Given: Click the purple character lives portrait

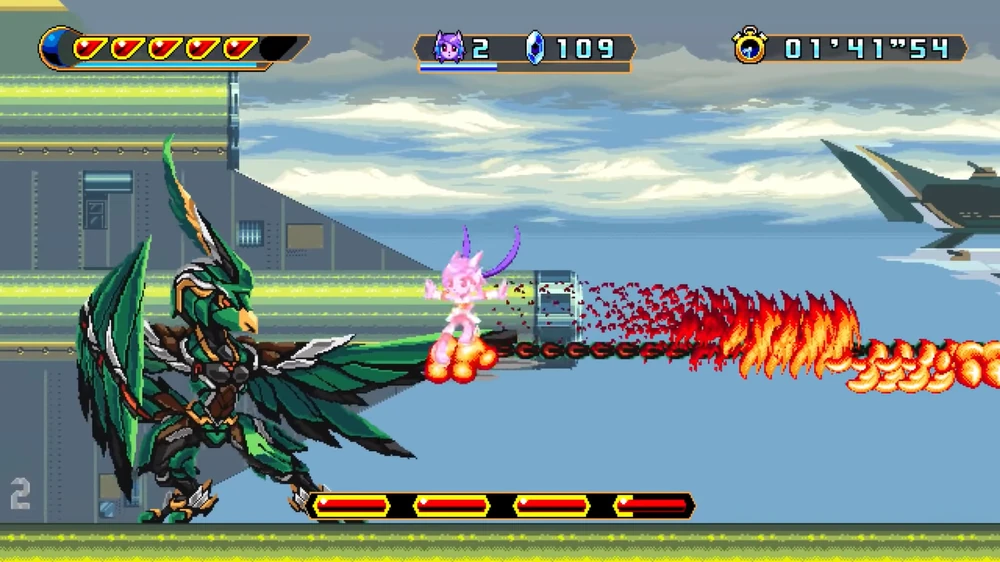Looking at the screenshot, I should (x=449, y=47).
